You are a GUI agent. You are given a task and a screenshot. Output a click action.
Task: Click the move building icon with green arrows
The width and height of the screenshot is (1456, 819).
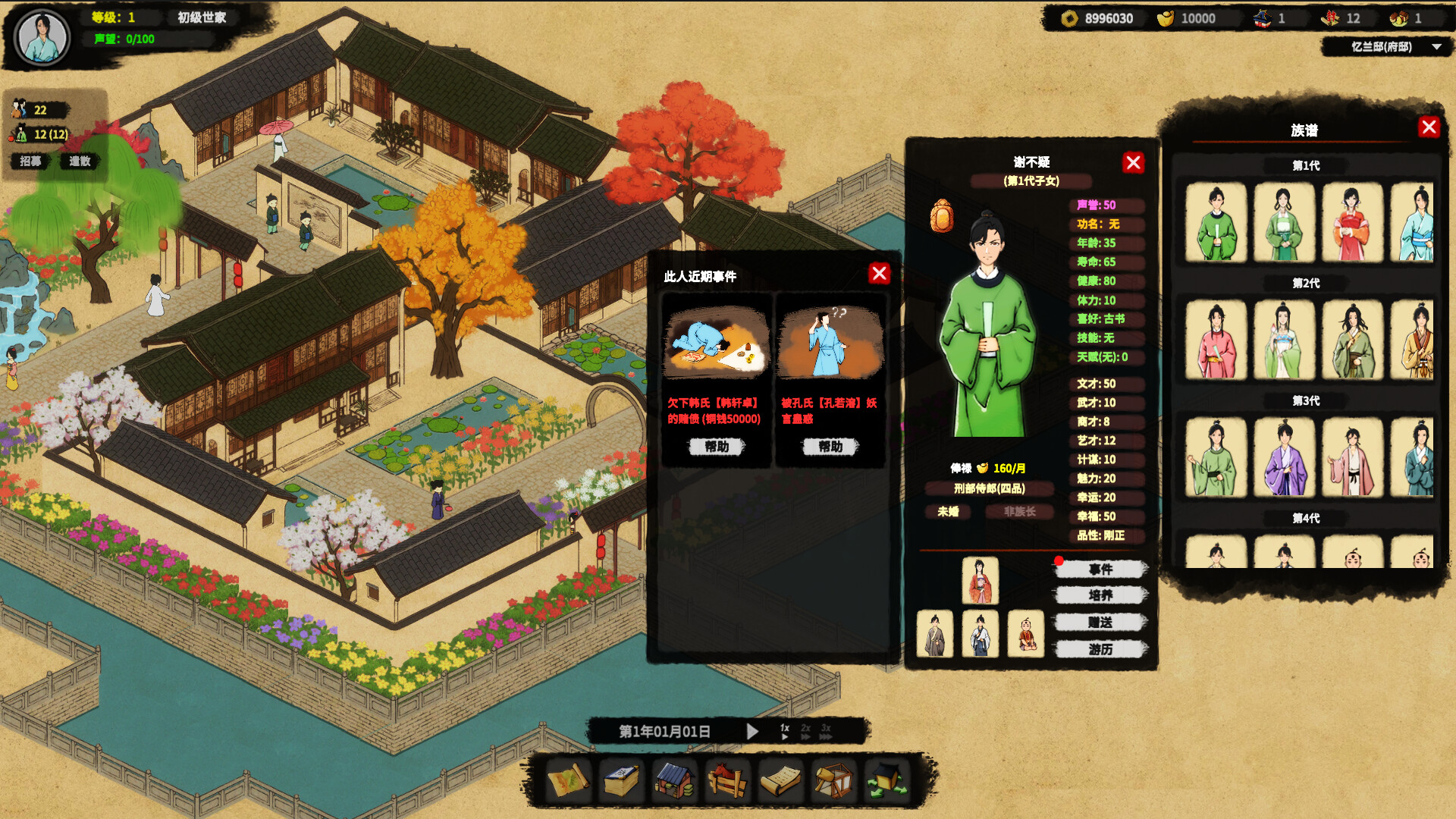pyautogui.click(x=886, y=781)
